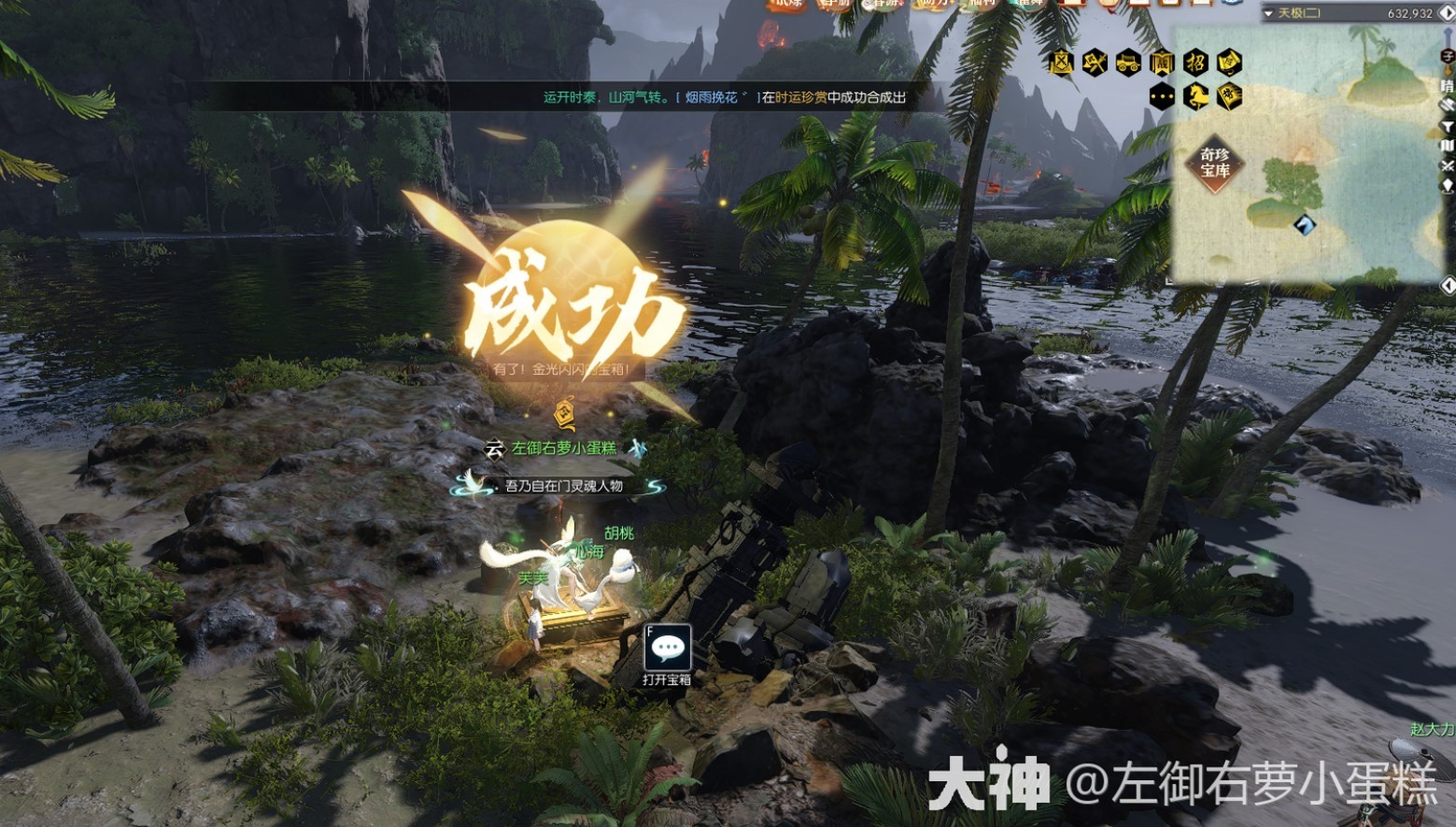The width and height of the screenshot is (1456, 827).
Task: Open the world map book icon
Action: [x=1448, y=146]
